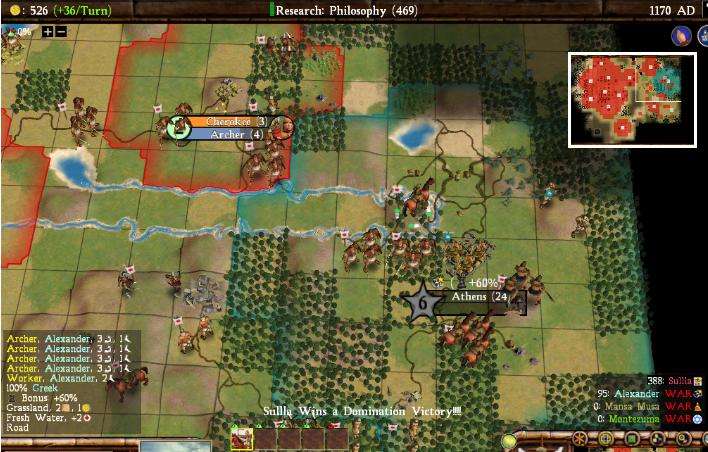This screenshot has height=452, width=708.
Task: Zoom in with the plus button
Action: click(47, 31)
